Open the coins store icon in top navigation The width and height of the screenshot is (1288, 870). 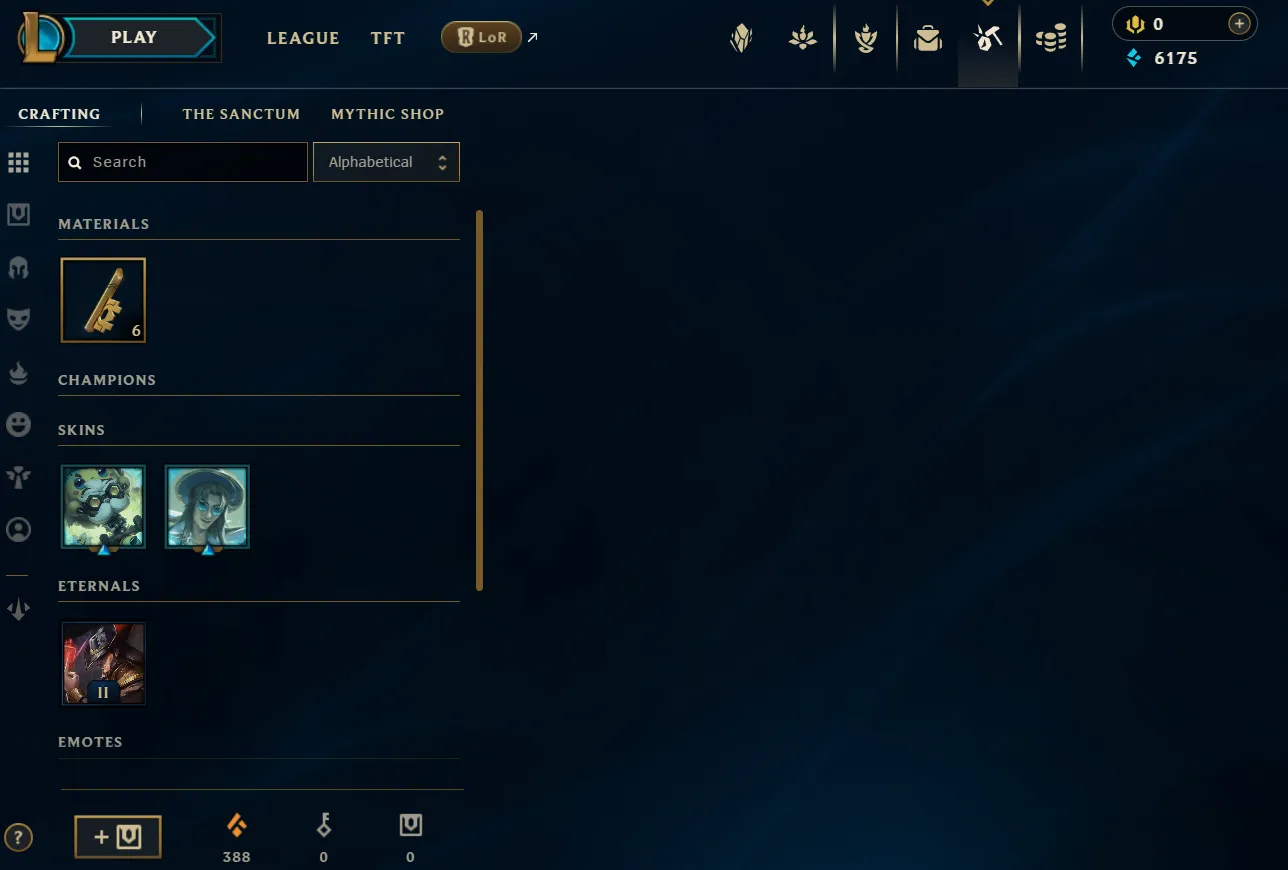[x=1051, y=38]
